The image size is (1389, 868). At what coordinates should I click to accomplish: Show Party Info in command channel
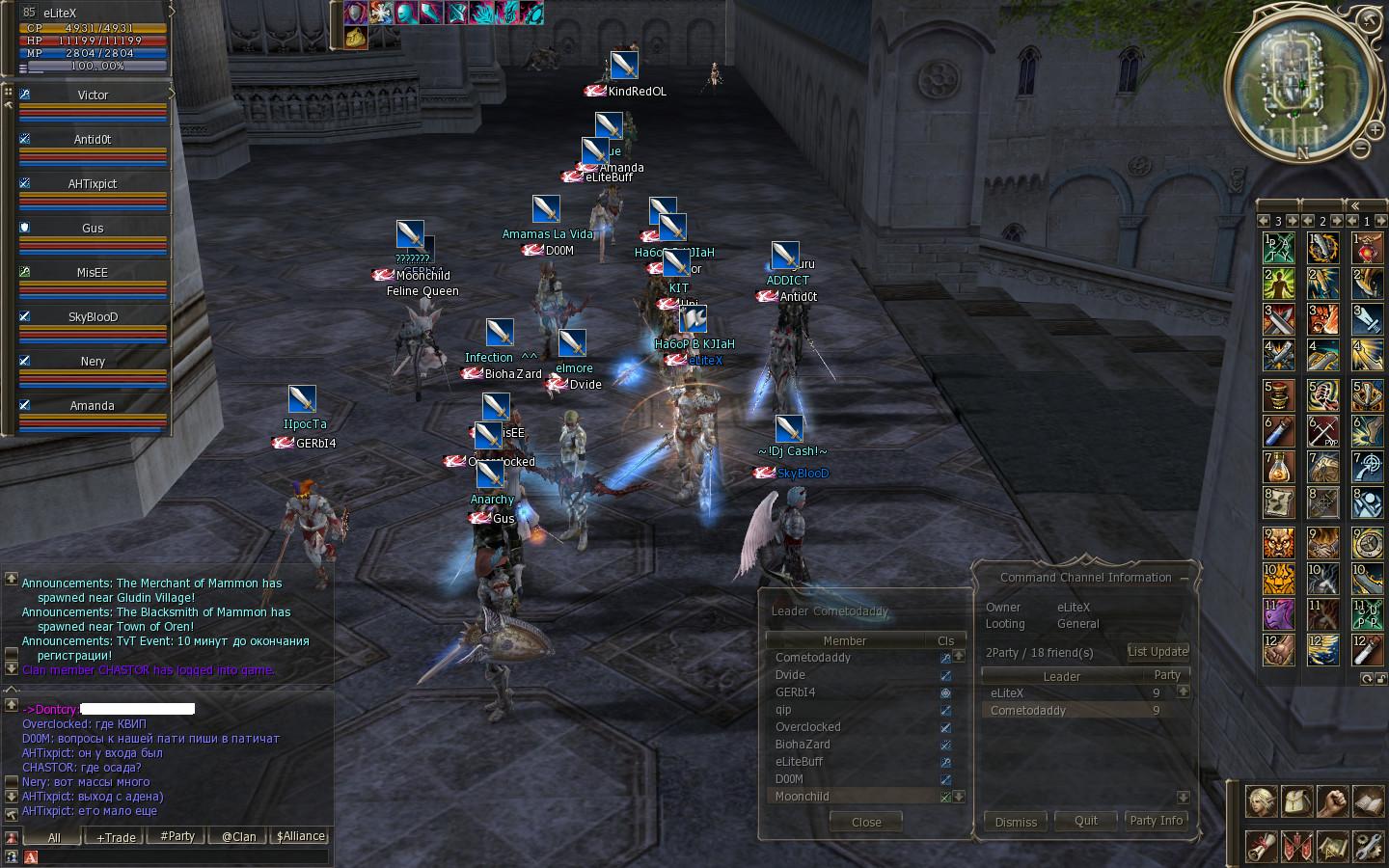(1156, 821)
